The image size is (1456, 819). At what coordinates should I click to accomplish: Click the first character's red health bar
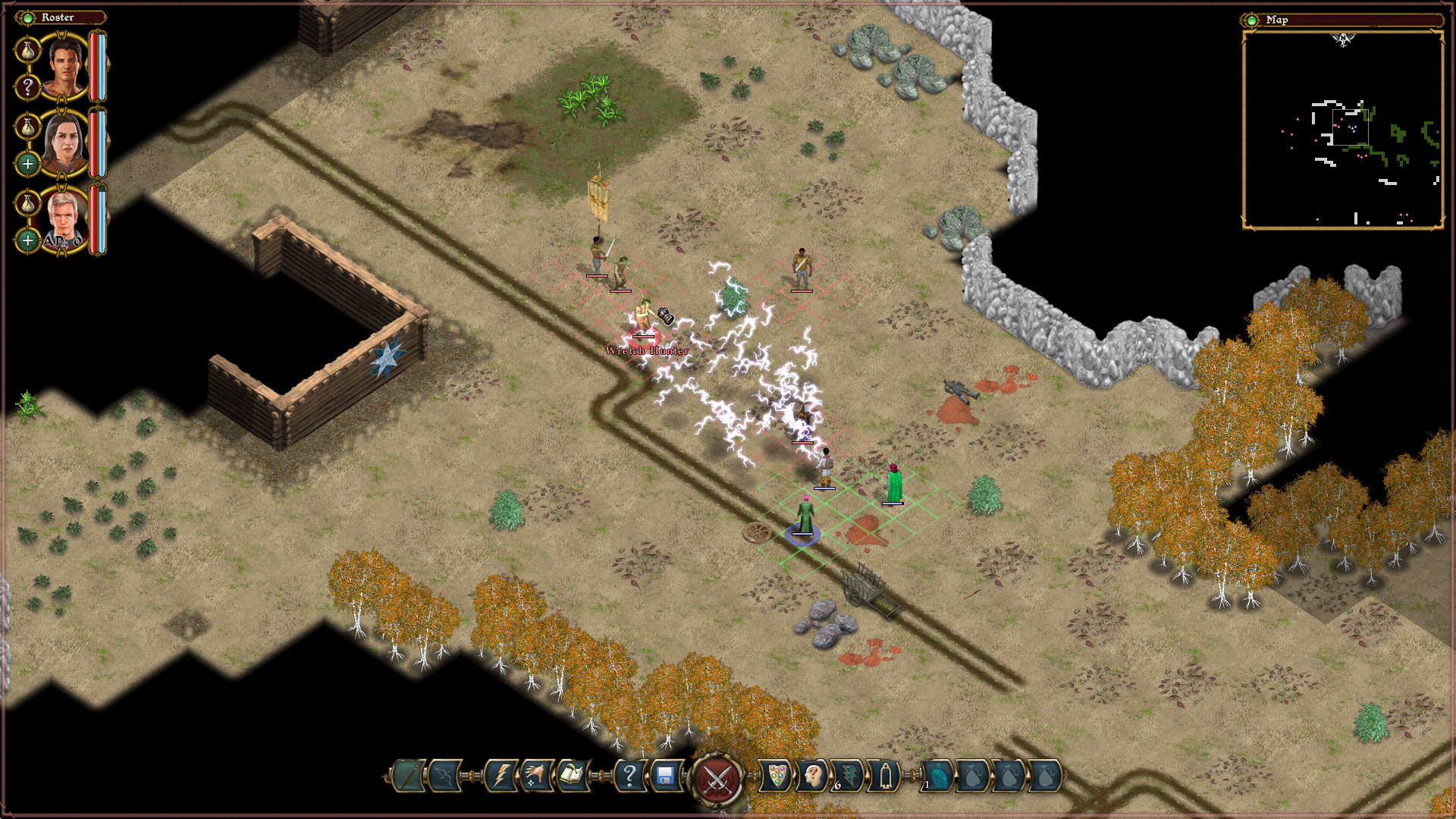click(x=93, y=64)
